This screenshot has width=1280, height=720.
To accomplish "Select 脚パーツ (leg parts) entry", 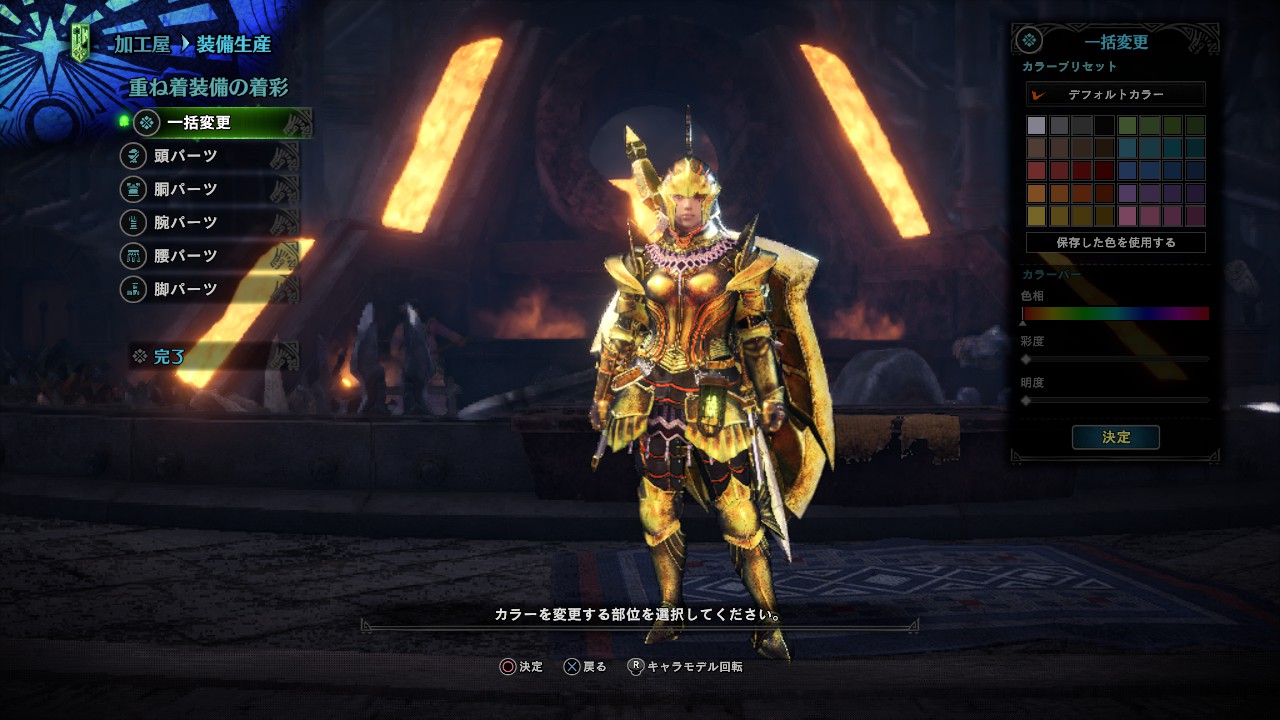I will tap(185, 289).
